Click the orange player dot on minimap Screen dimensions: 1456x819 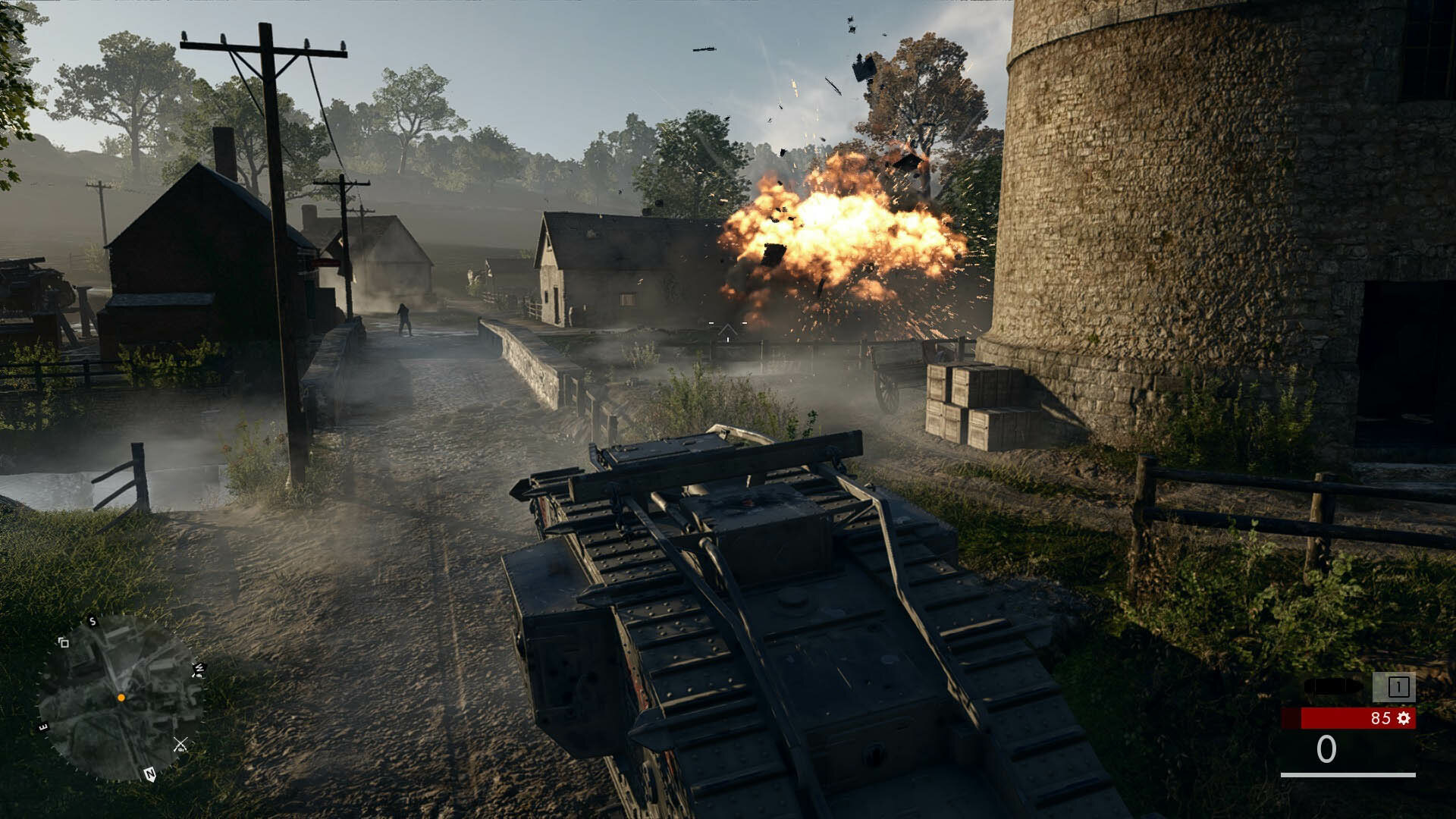[x=121, y=698]
